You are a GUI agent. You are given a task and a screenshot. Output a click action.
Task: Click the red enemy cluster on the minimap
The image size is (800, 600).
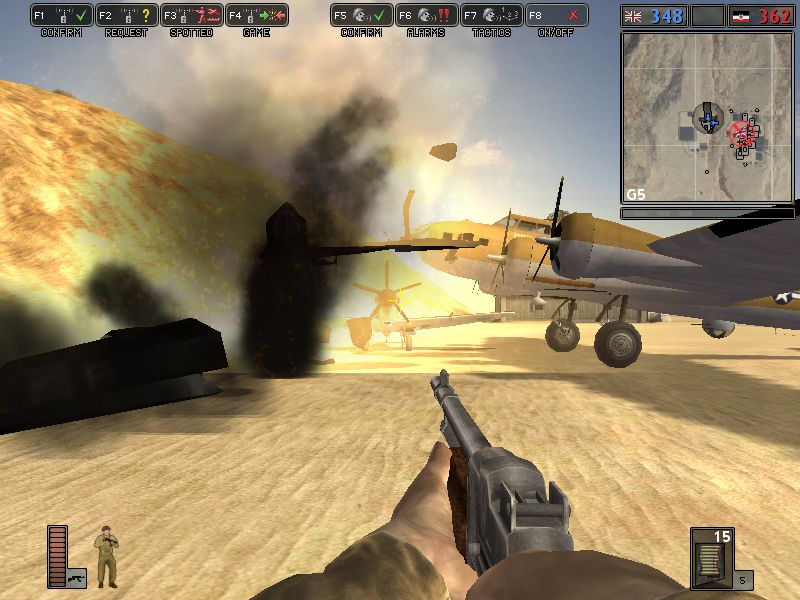743,132
